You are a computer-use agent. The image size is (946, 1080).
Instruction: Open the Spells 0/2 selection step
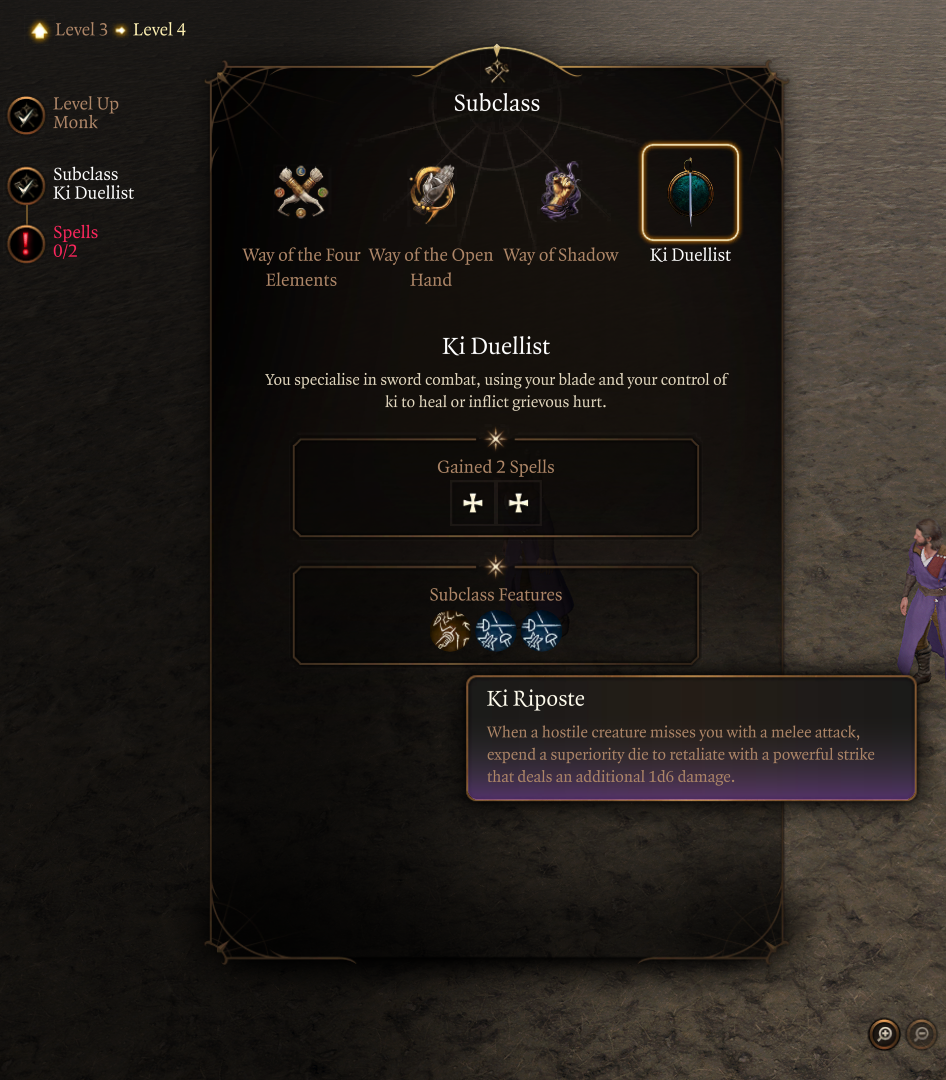26,243
